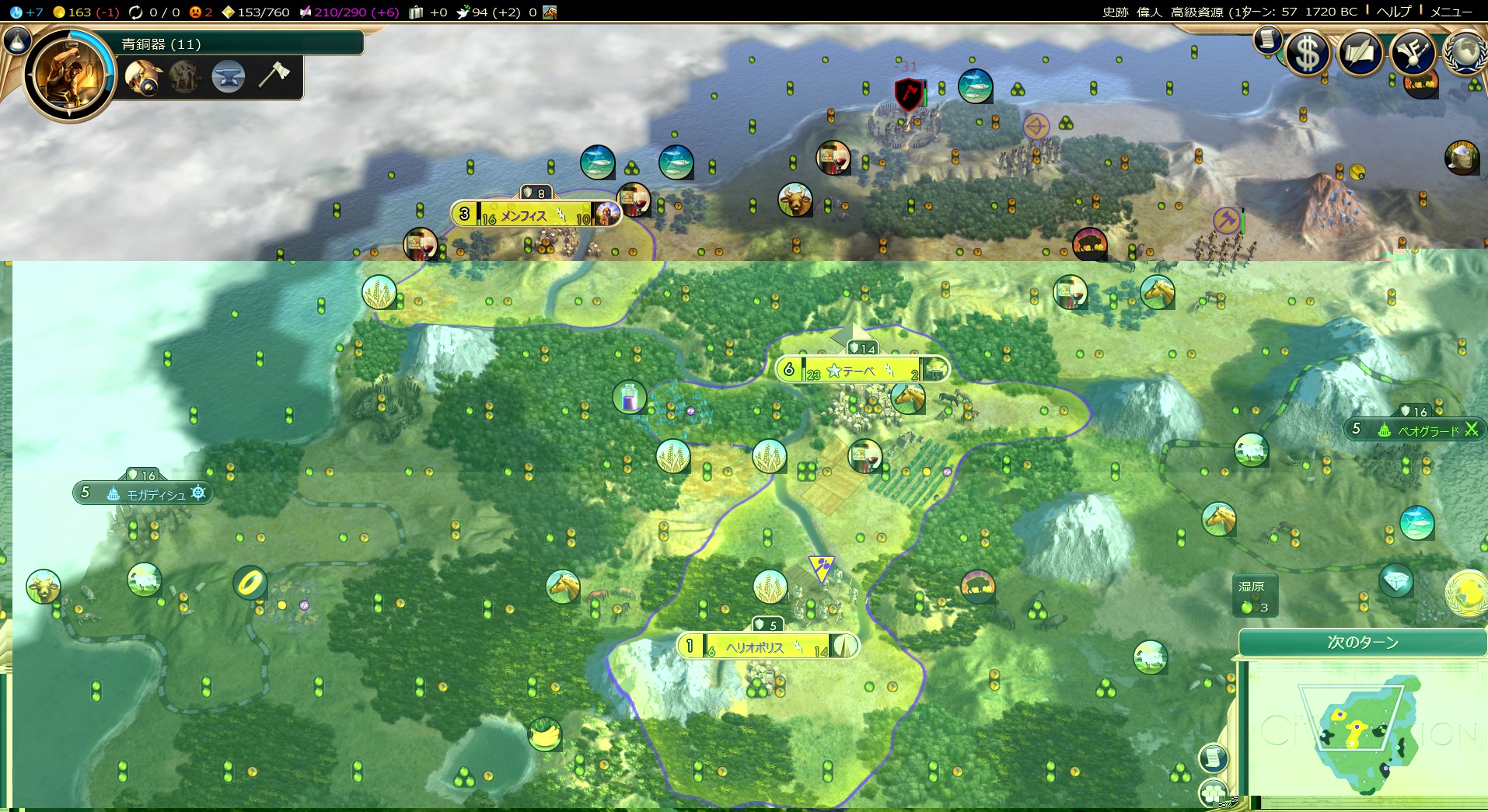Click the モガディシュ city-state banner
The image size is (1488, 812).
[x=144, y=493]
